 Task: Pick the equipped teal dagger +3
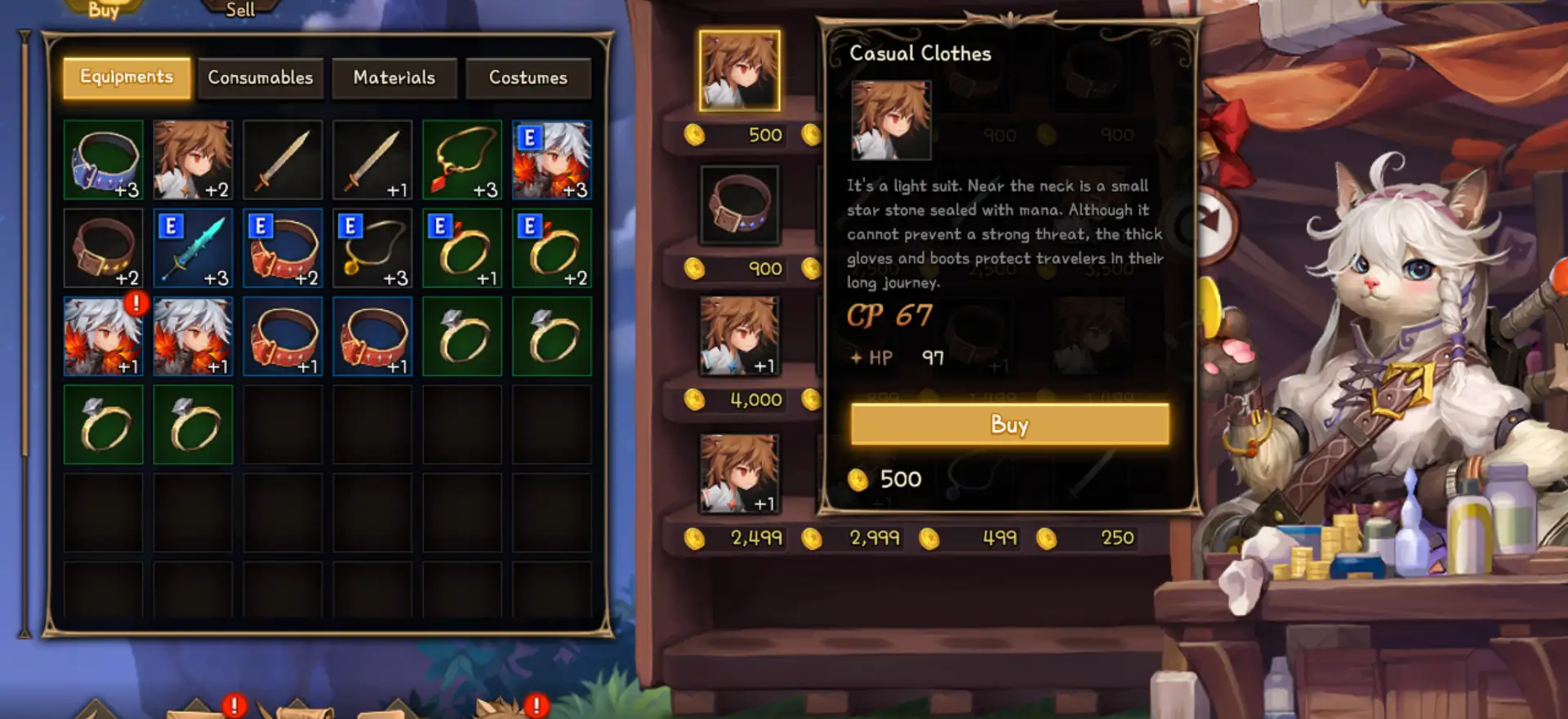click(194, 248)
